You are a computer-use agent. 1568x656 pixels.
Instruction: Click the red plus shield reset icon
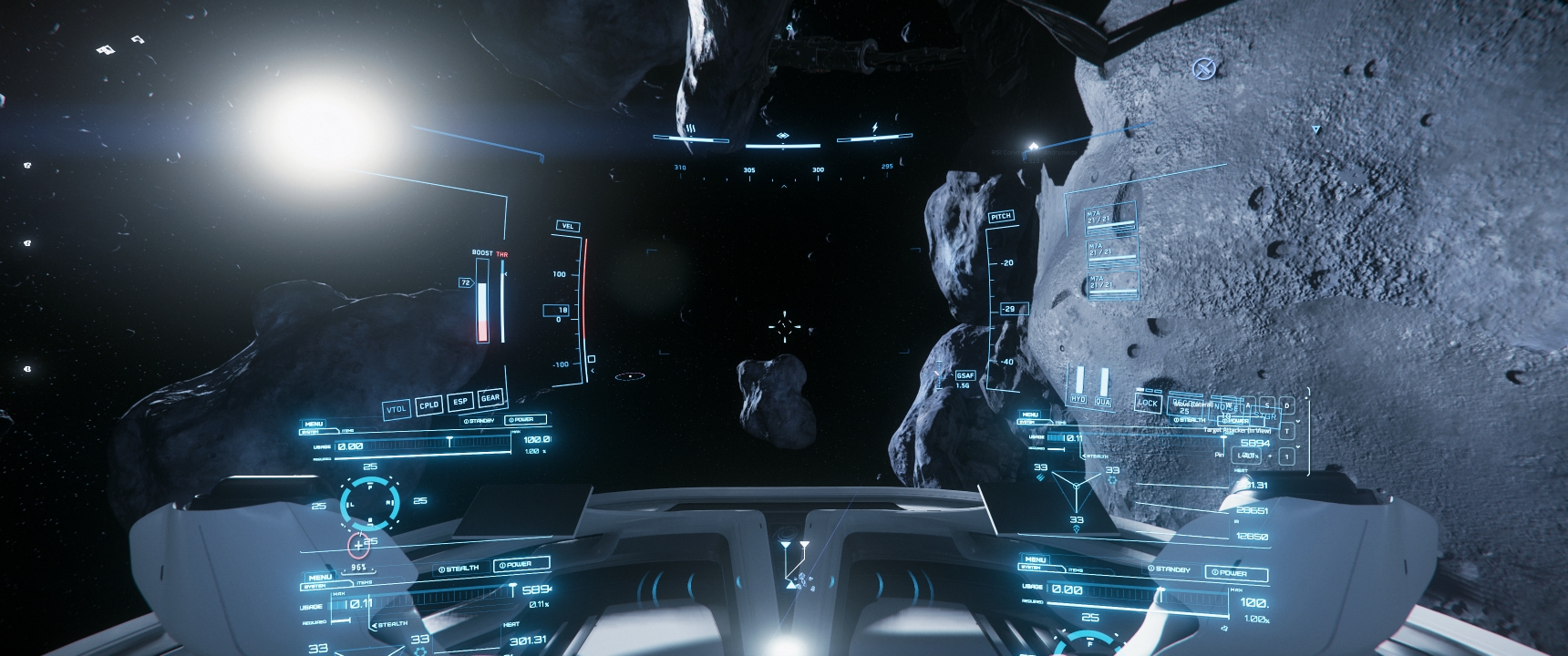[359, 546]
